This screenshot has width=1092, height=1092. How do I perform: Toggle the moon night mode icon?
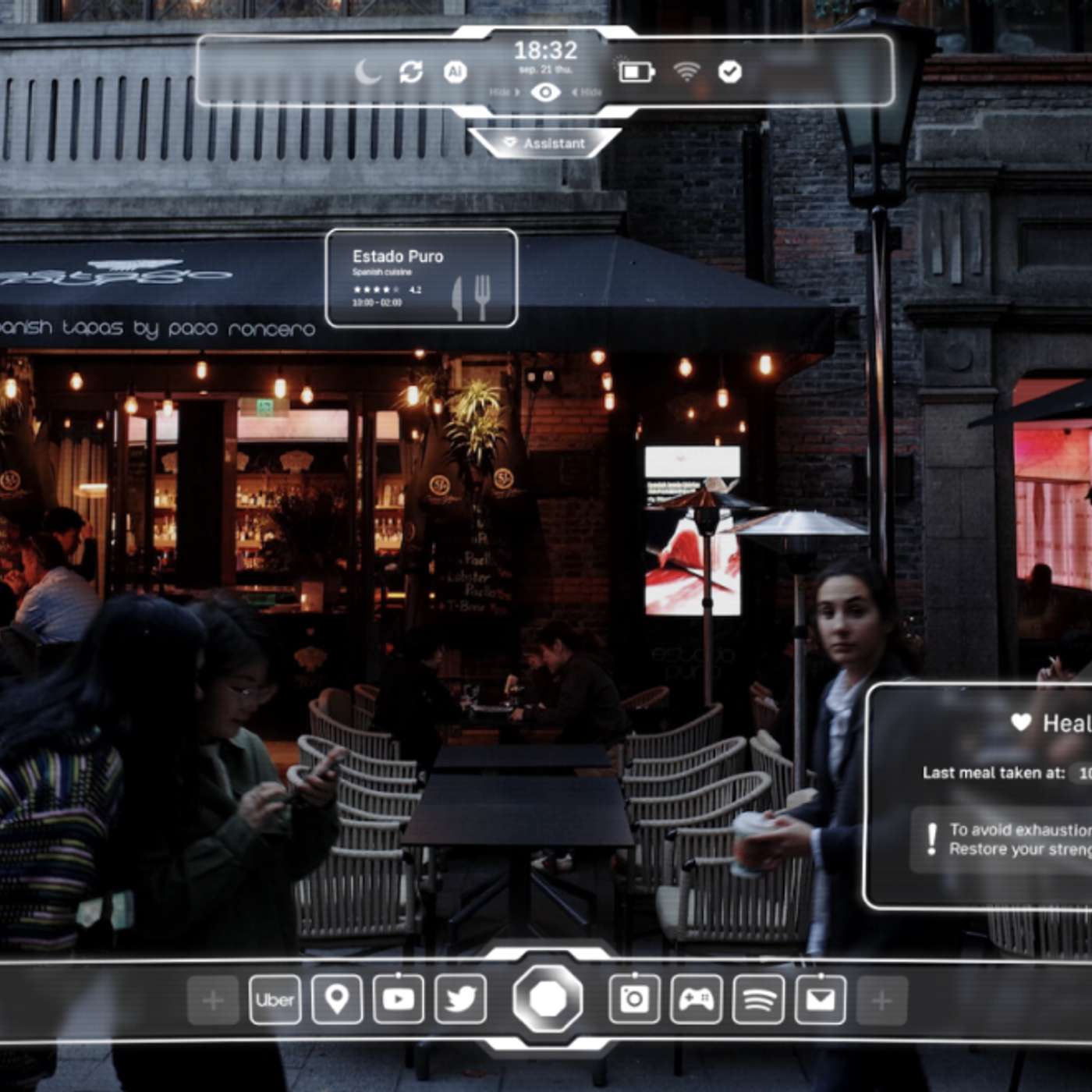[367, 73]
